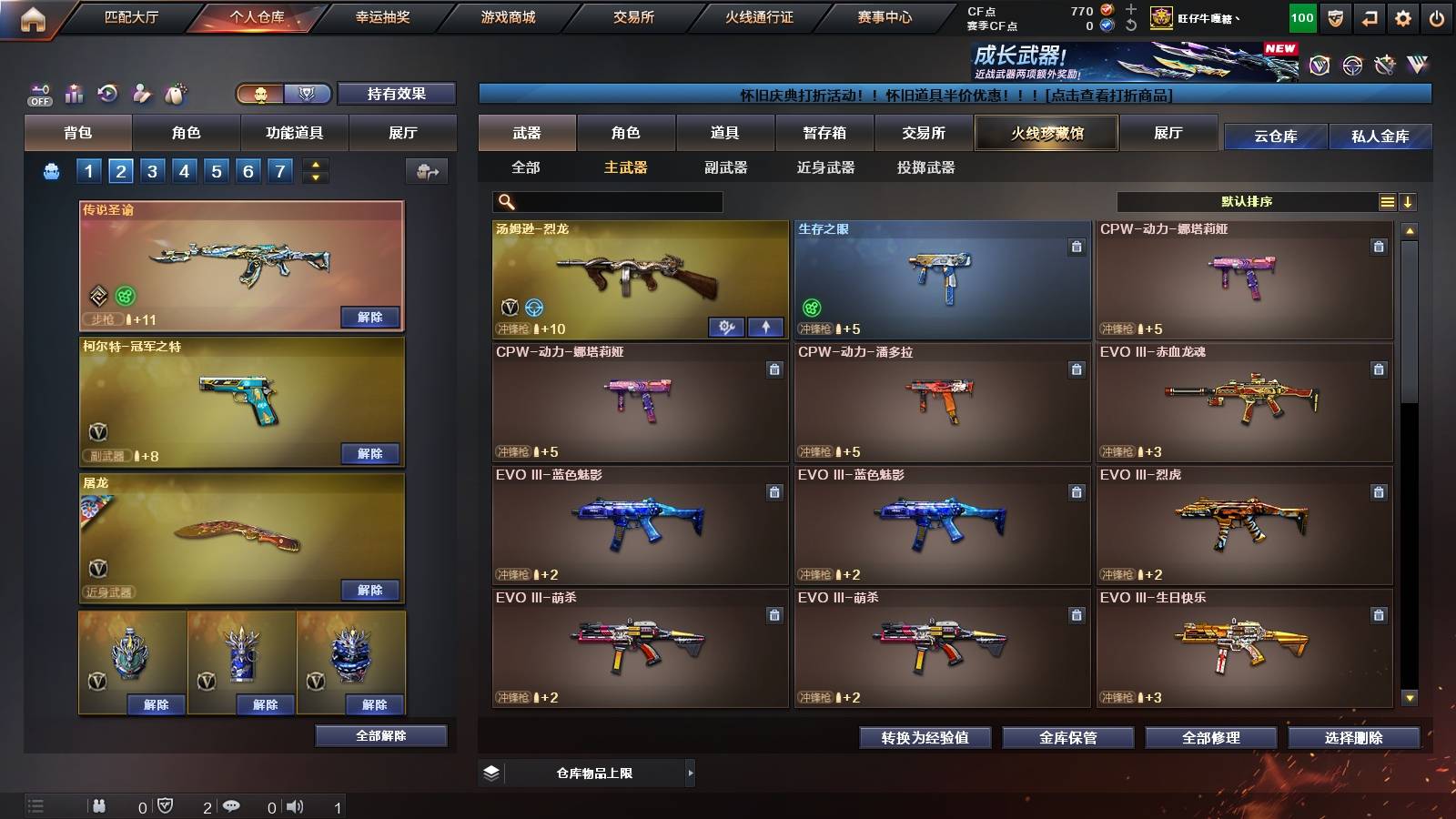Image resolution: width=1456 pixels, height=819 pixels.
Task: Select the 汤姆逊-烈龙 weapon thumbnail
Action: coord(637,273)
